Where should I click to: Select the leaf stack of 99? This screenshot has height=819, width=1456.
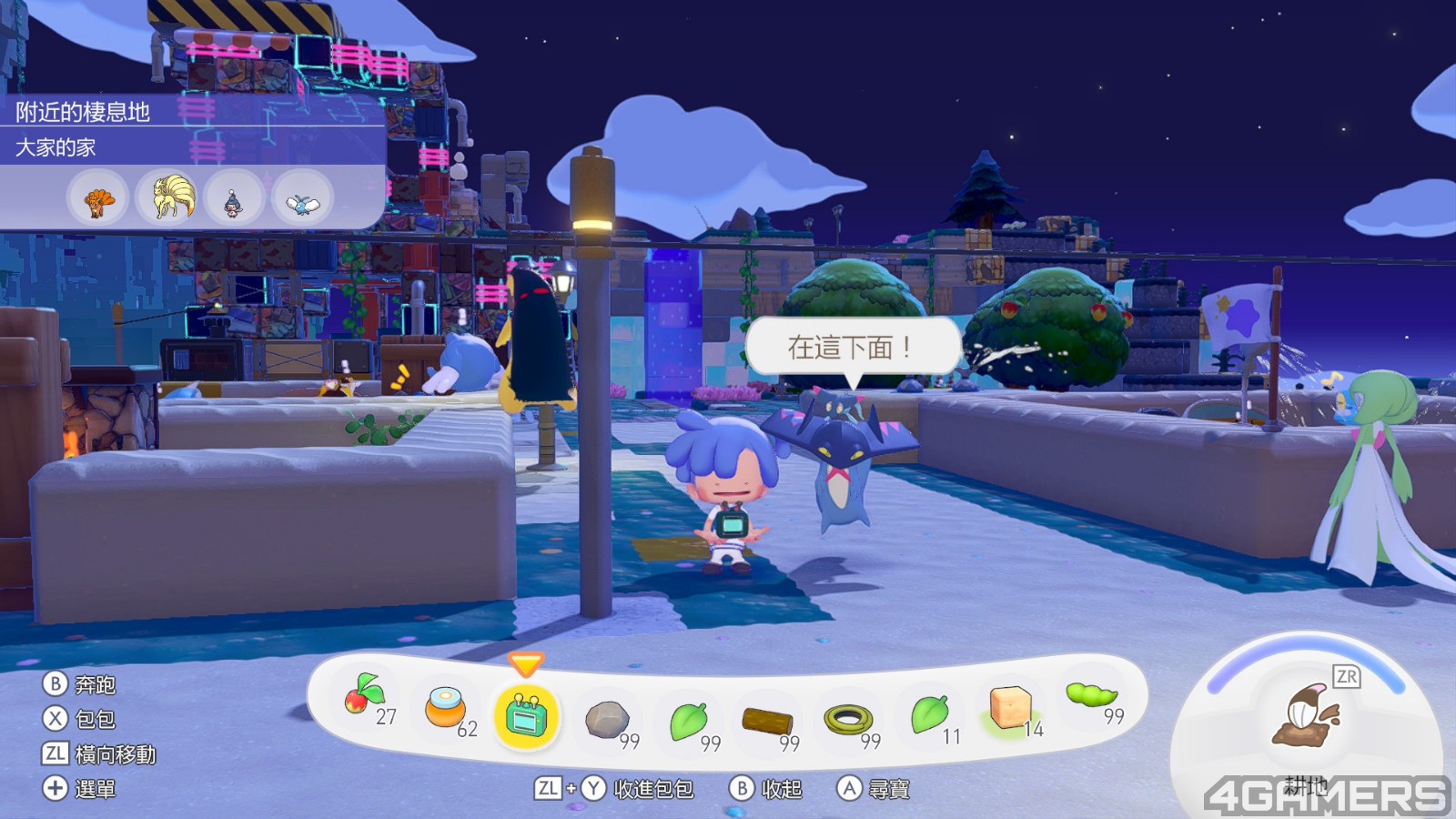[689, 721]
